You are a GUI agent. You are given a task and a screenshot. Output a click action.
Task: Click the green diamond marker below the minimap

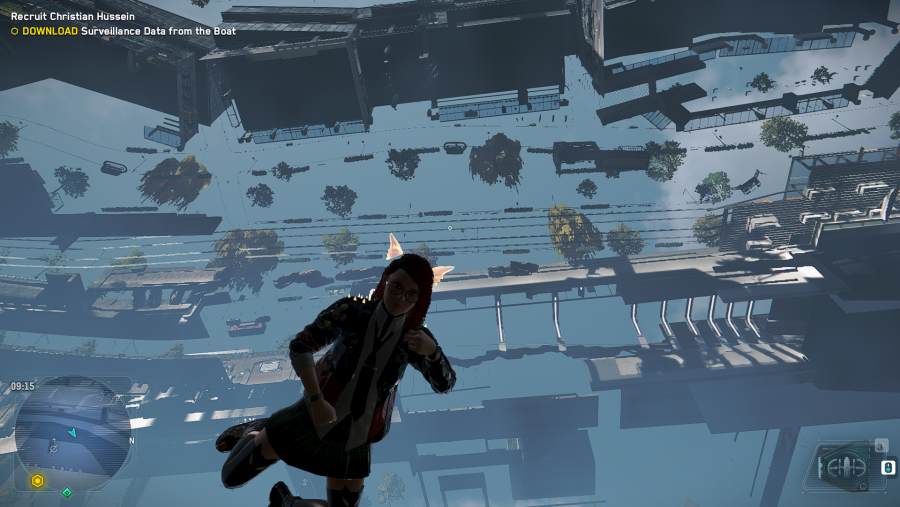67,492
